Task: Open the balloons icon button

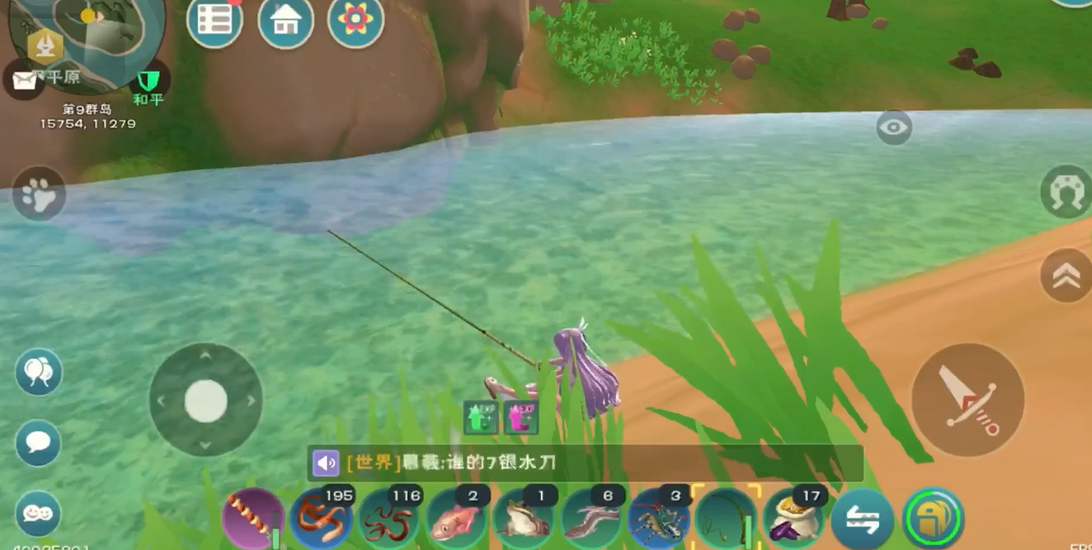Action: pyautogui.click(x=38, y=373)
